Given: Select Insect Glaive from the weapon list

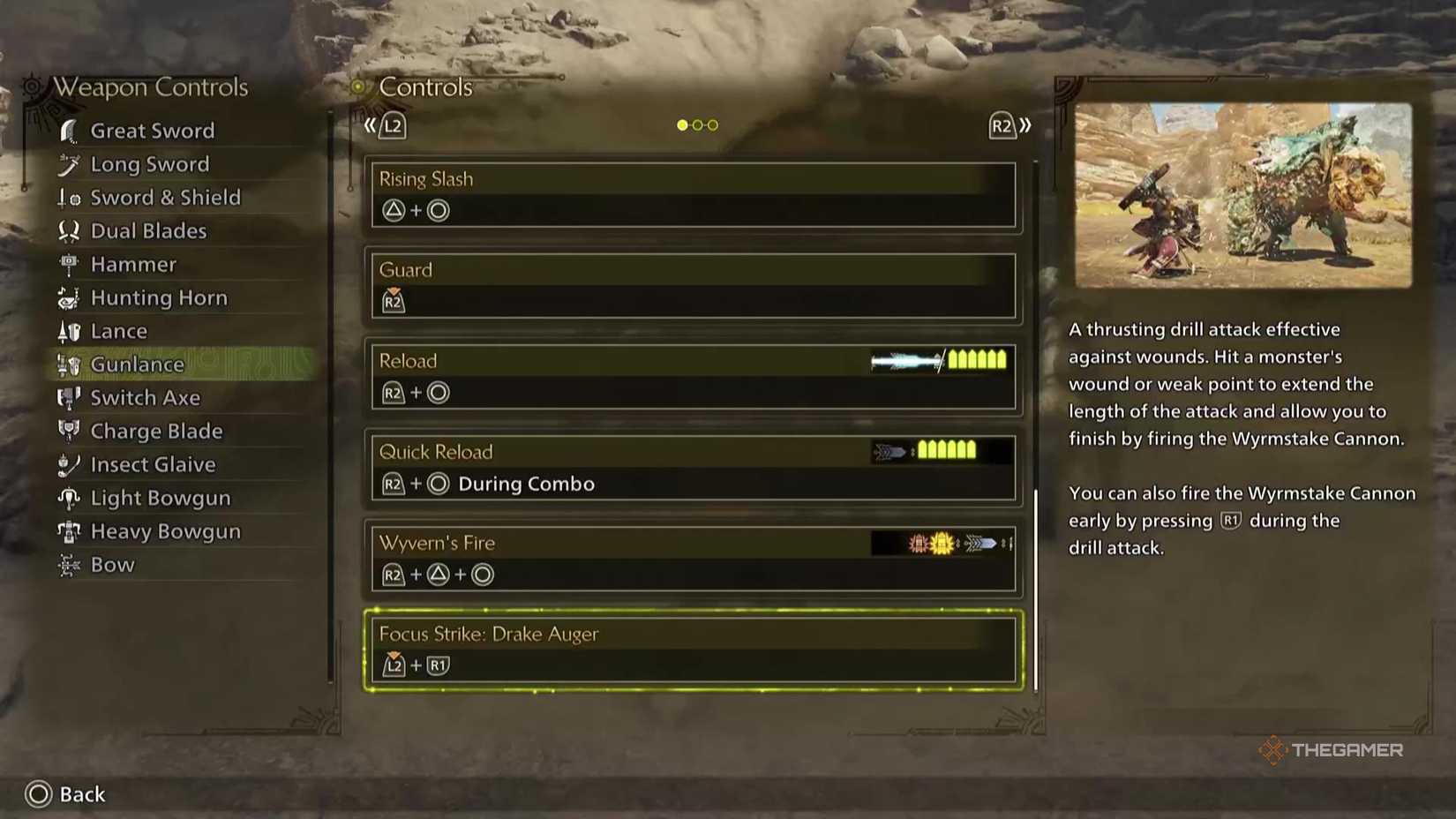Looking at the screenshot, I should (152, 463).
